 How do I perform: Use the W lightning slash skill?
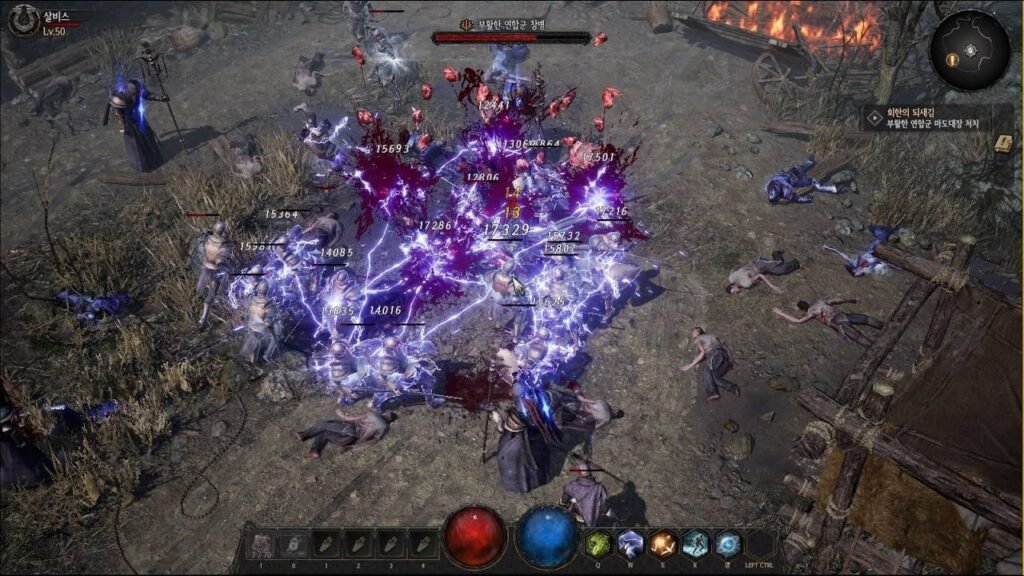click(629, 543)
